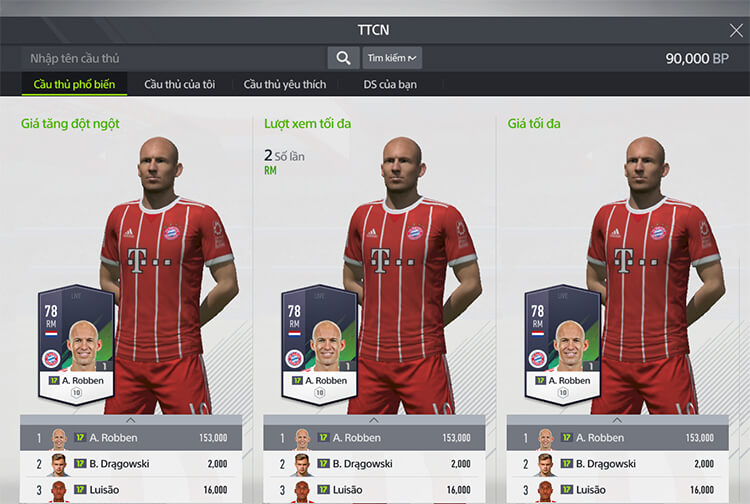The width and height of the screenshot is (750, 504).
Task: Click the magnifying glass search button
Action: 343,58
